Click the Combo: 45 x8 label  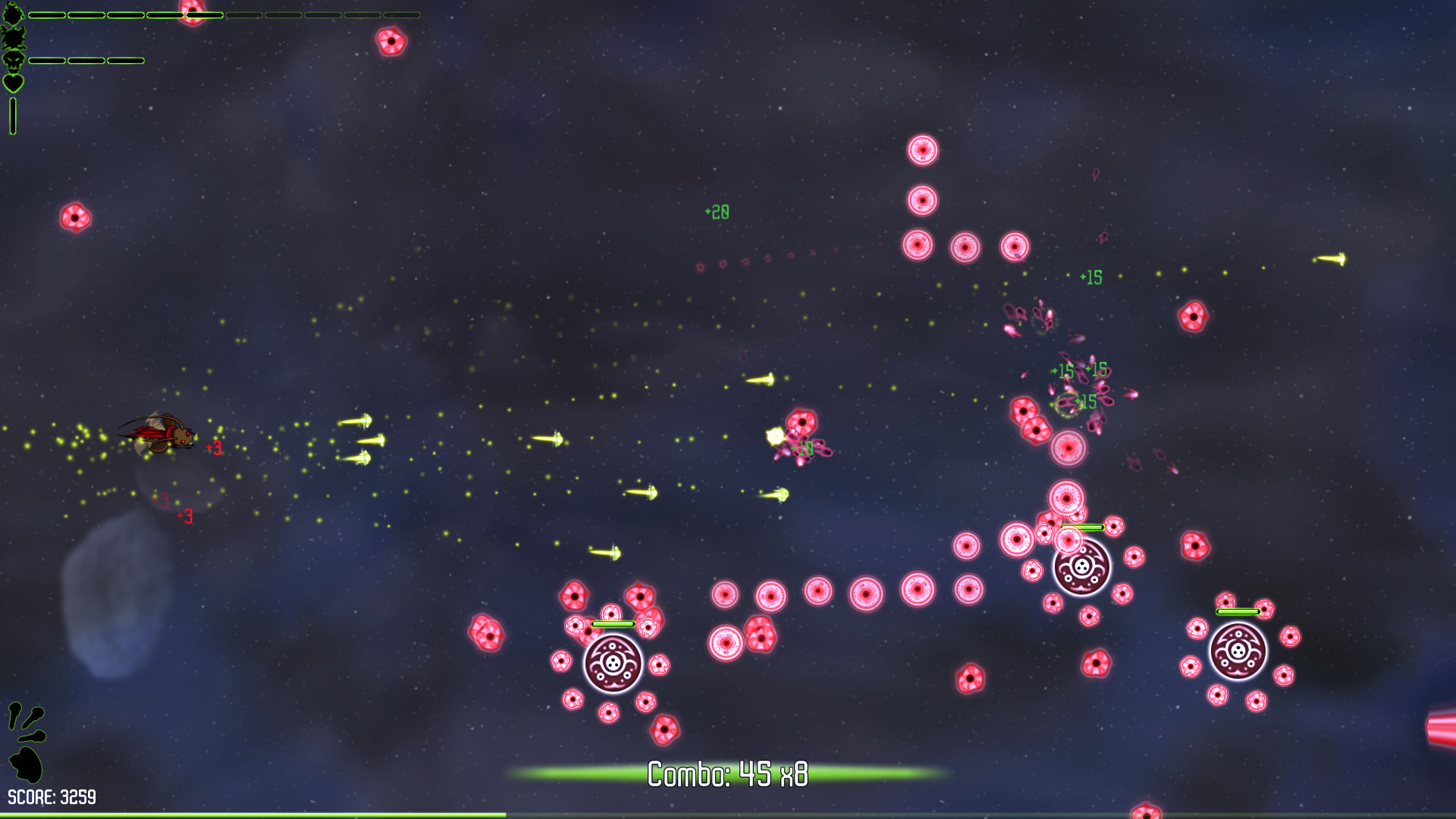[728, 772]
